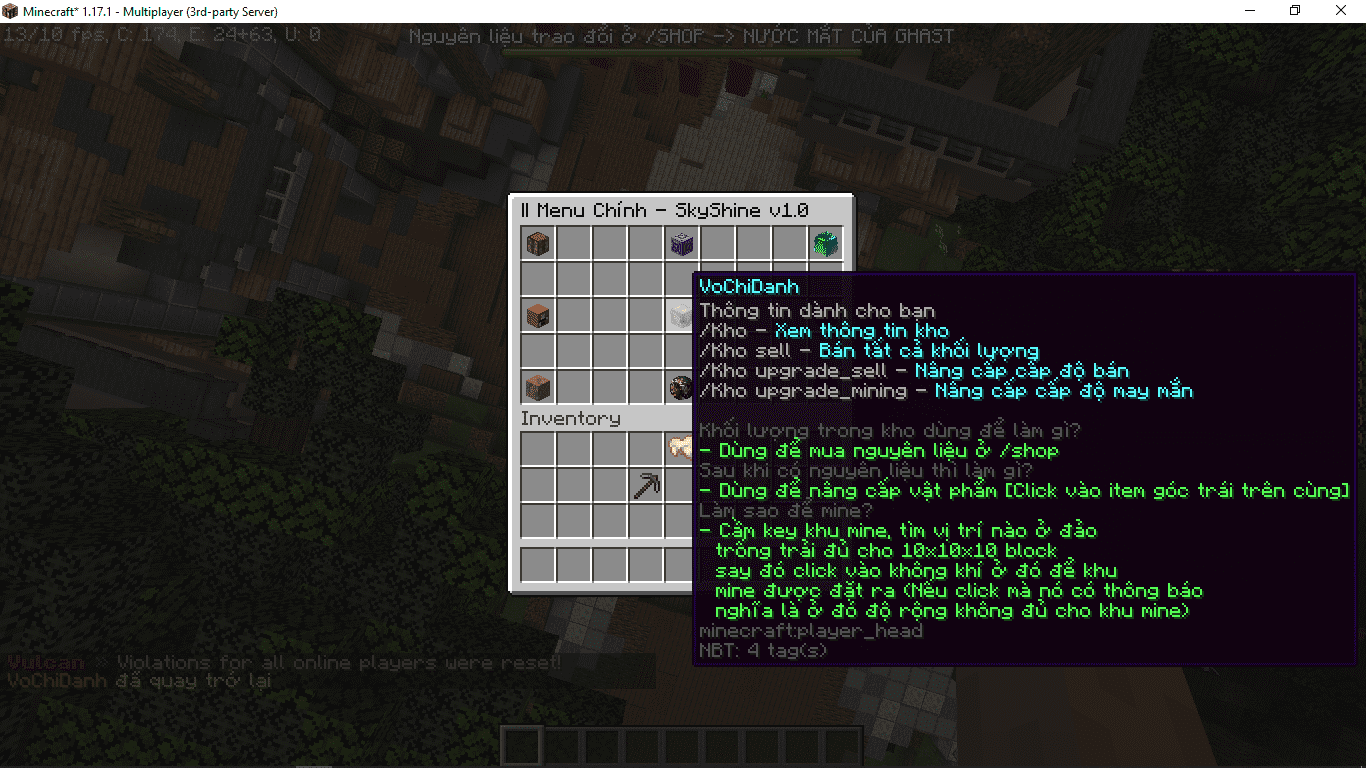Select the green globe head in the menu
Screen dimensions: 1366x768
tap(826, 244)
